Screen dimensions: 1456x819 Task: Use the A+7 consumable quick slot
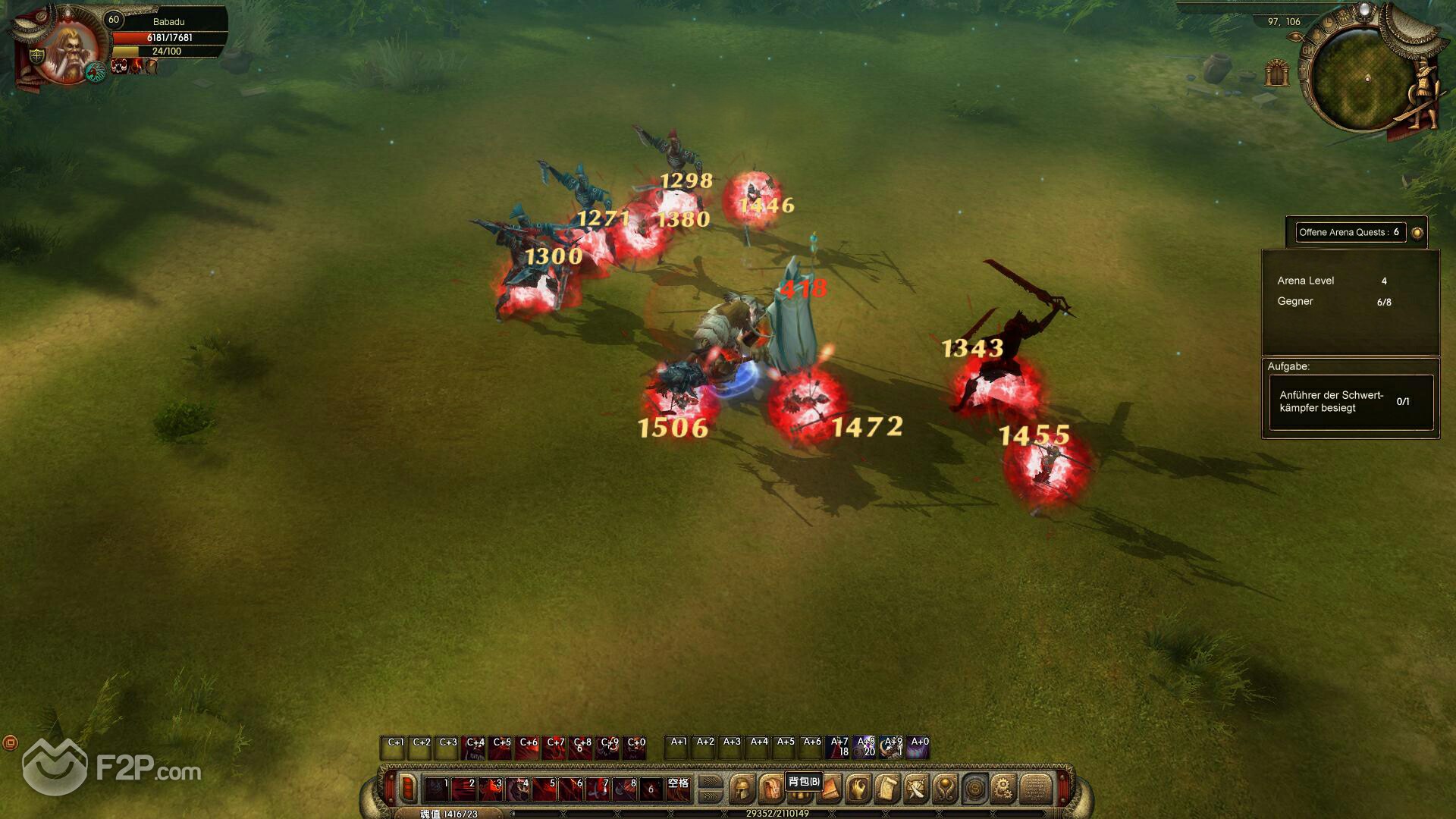[839, 748]
